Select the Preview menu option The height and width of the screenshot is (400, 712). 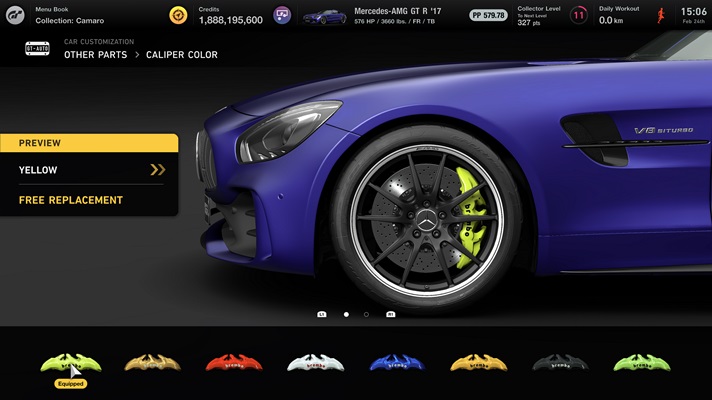coord(88,143)
